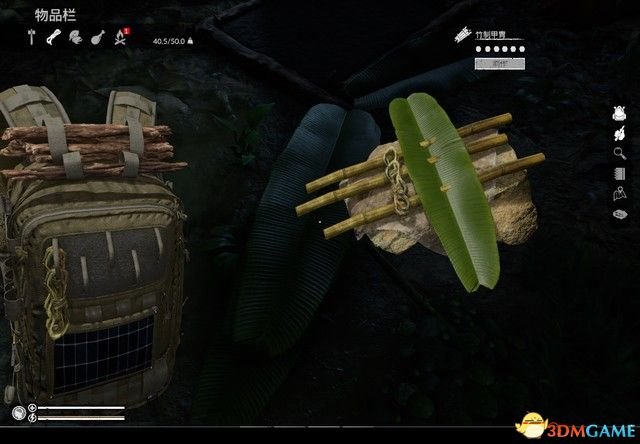Open the tools pocket with the axe icon
Image resolution: width=640 pixels, height=444 pixels.
point(32,39)
